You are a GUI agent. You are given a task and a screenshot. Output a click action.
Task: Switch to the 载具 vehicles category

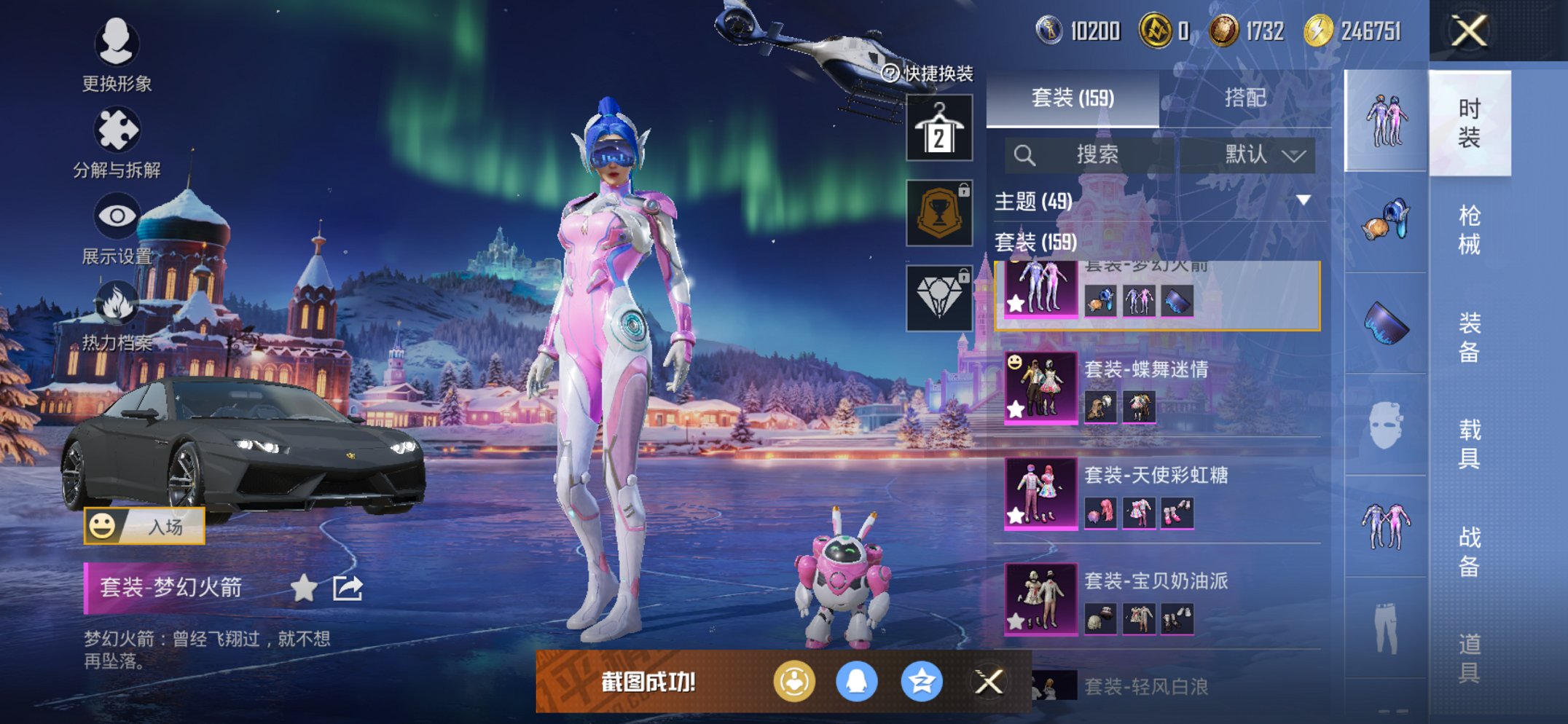click(1469, 443)
